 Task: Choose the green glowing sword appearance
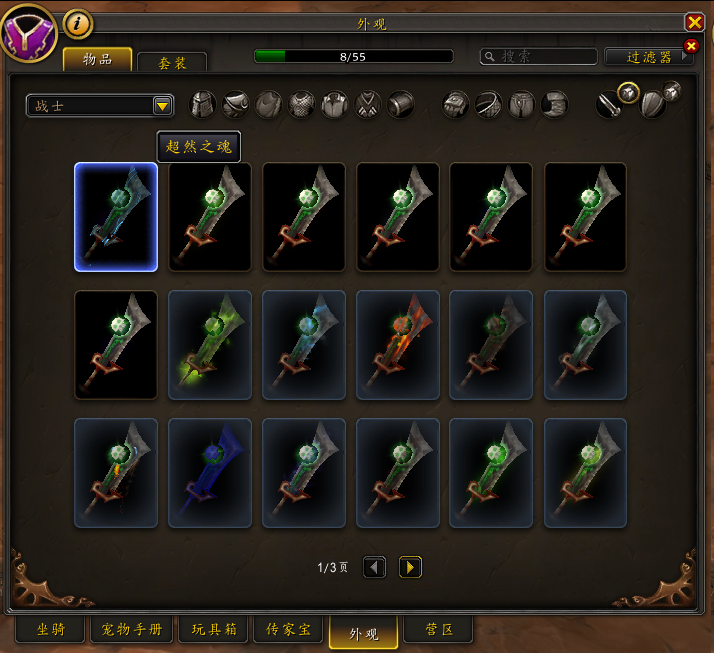click(210, 345)
